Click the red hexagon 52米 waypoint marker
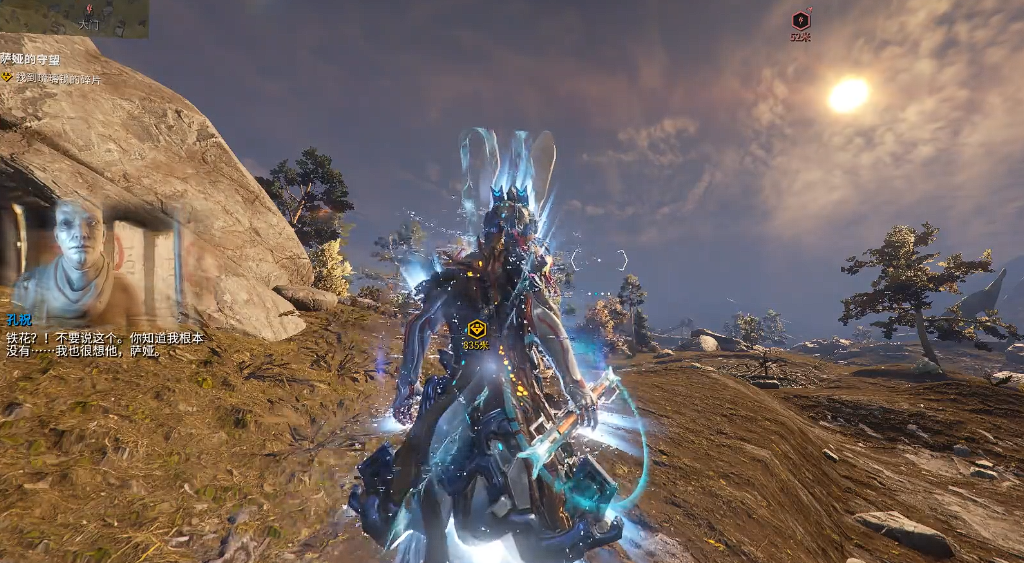 pos(800,21)
